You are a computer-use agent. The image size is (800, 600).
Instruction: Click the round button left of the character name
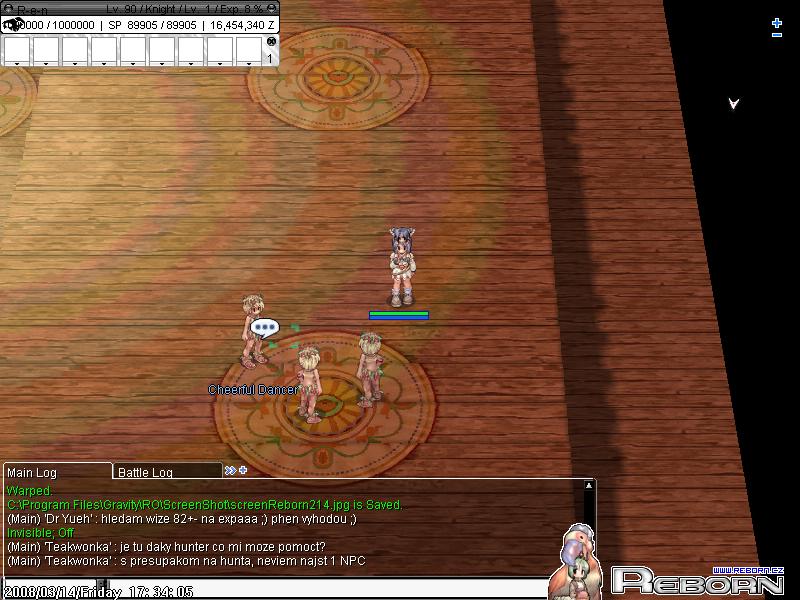[9, 8]
